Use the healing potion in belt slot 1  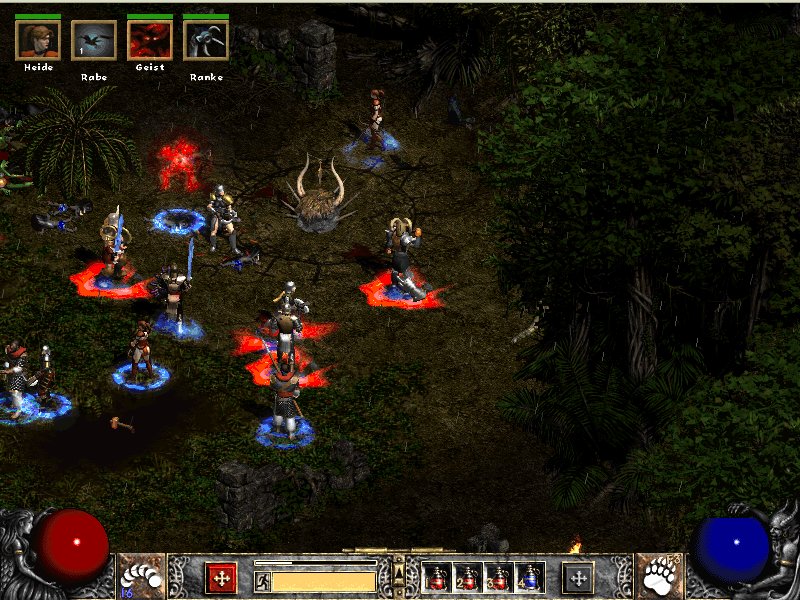click(437, 577)
